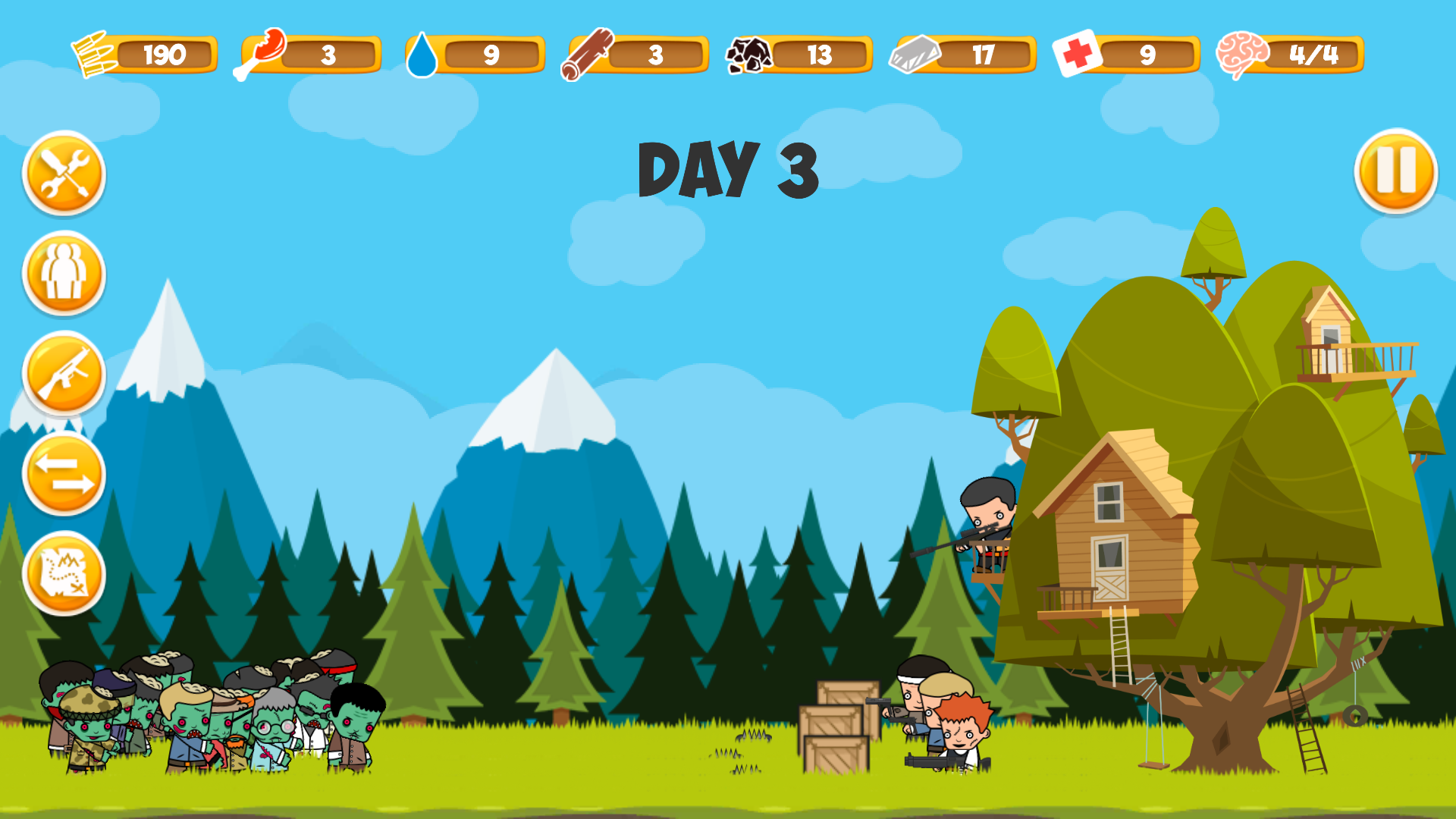Pause the game

1395,171
